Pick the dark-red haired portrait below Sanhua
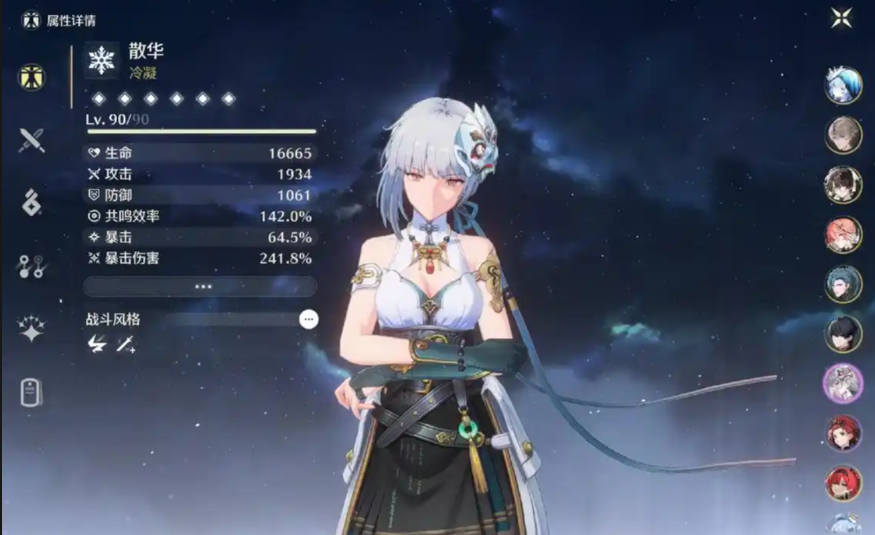The image size is (875, 535). (x=843, y=433)
